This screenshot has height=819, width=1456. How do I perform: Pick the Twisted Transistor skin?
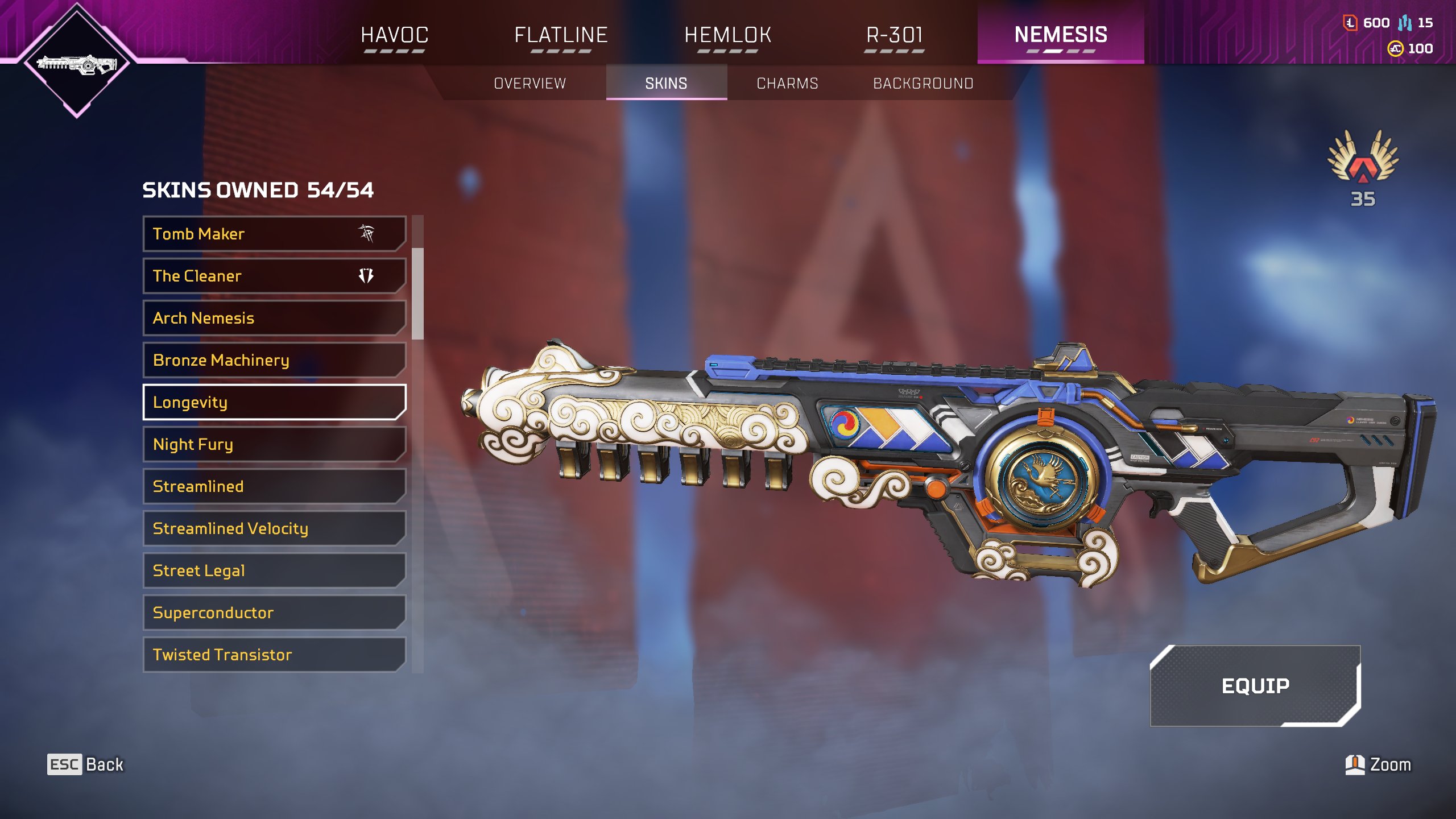point(274,655)
